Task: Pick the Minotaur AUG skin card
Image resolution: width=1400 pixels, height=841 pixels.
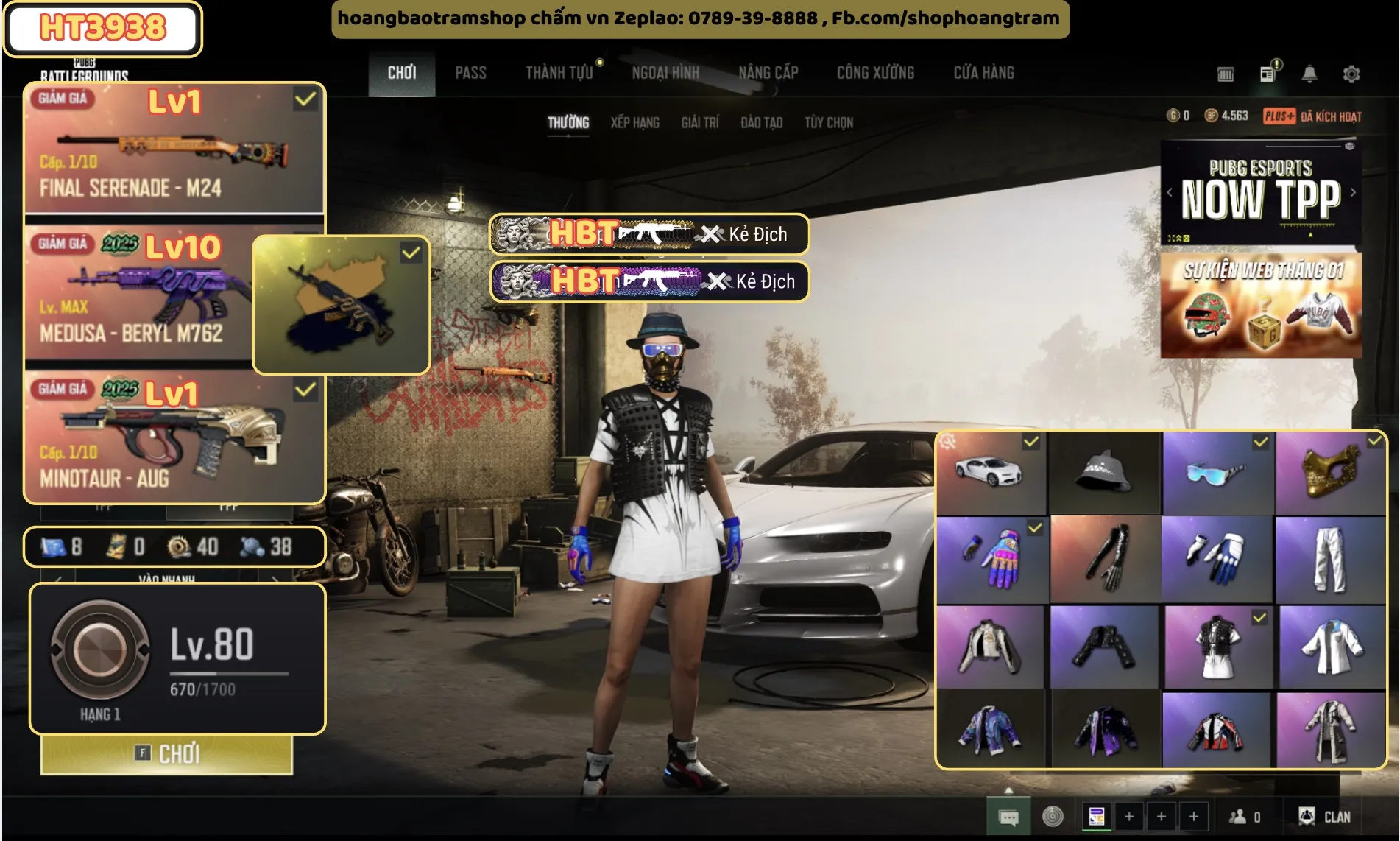Action: point(174,438)
